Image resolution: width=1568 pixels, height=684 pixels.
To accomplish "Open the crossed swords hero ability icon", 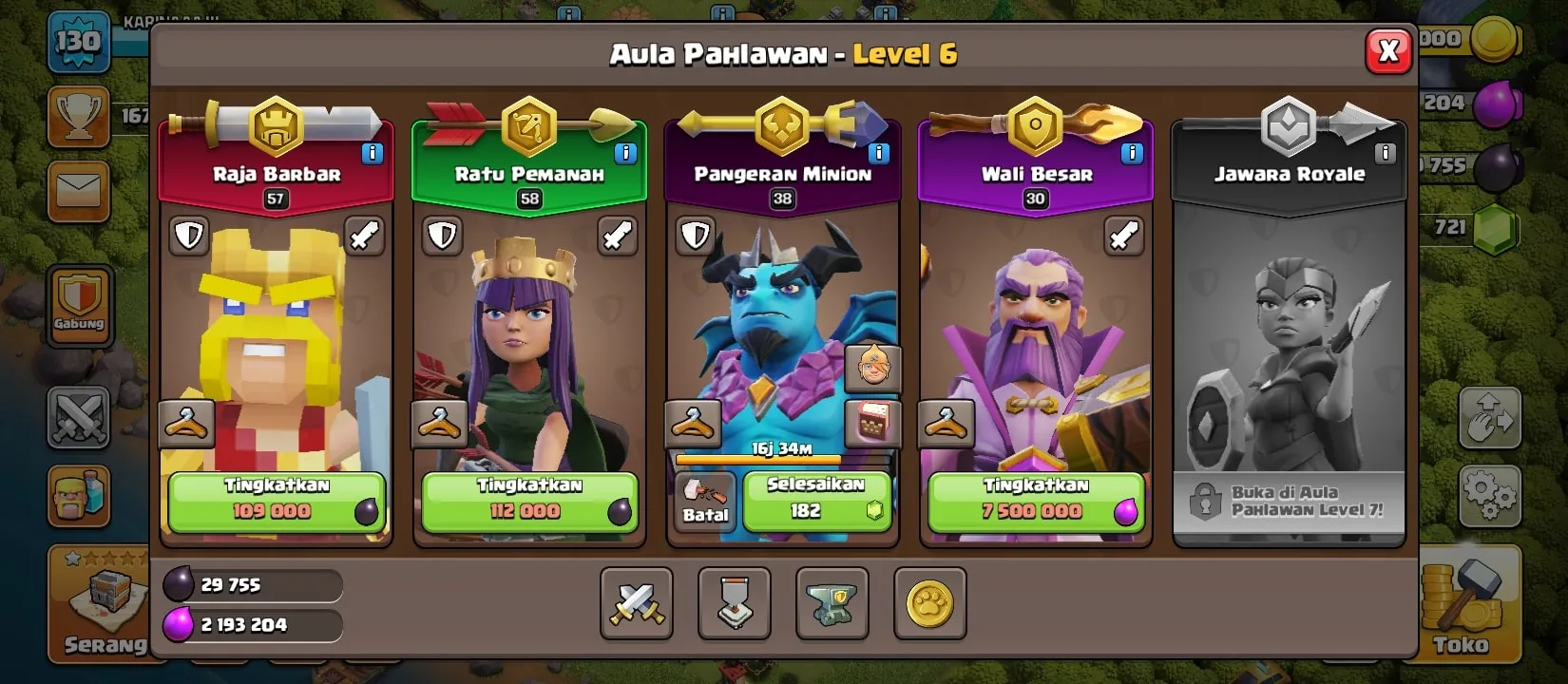I will [637, 605].
